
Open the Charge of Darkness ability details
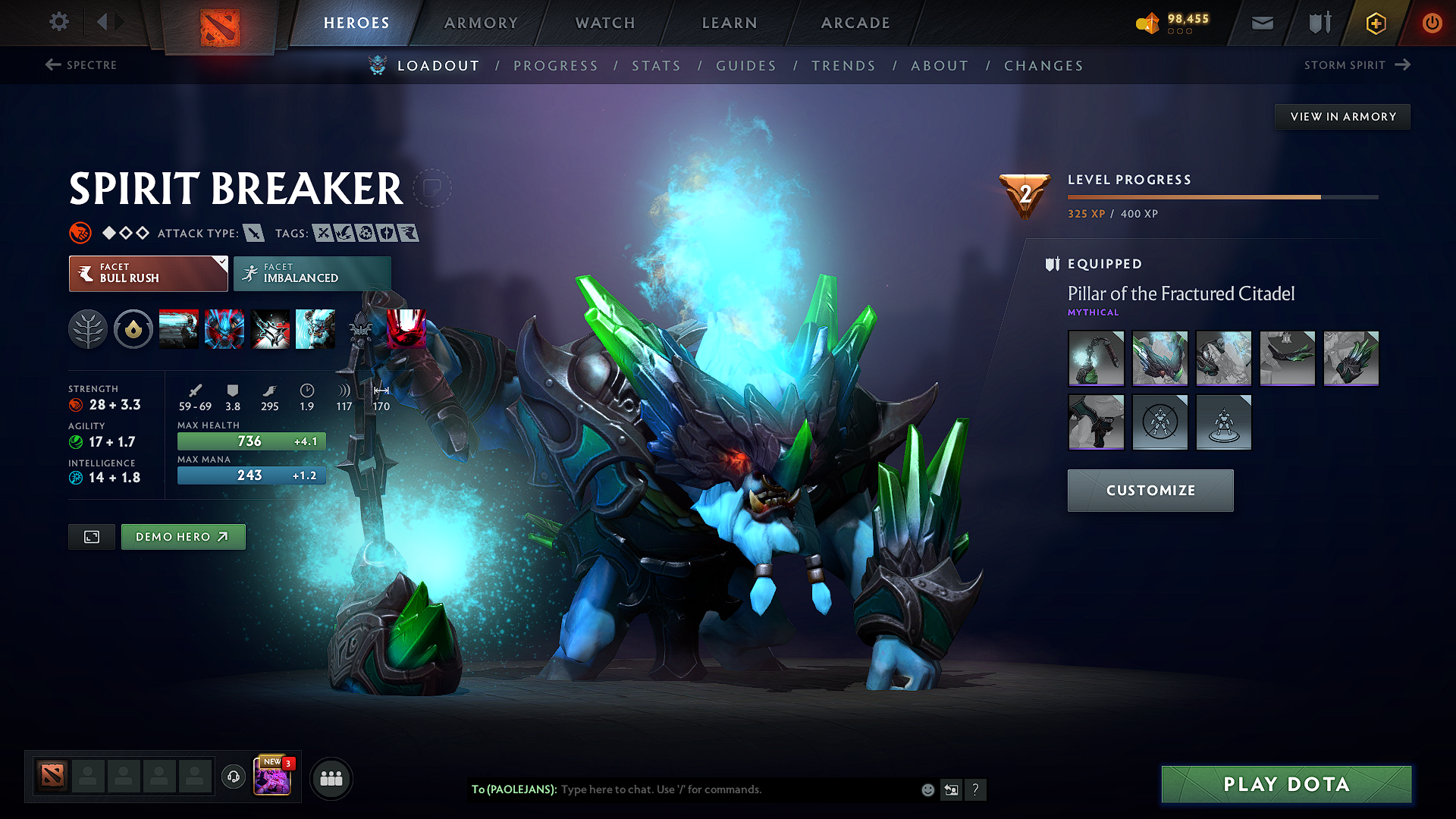[179, 328]
